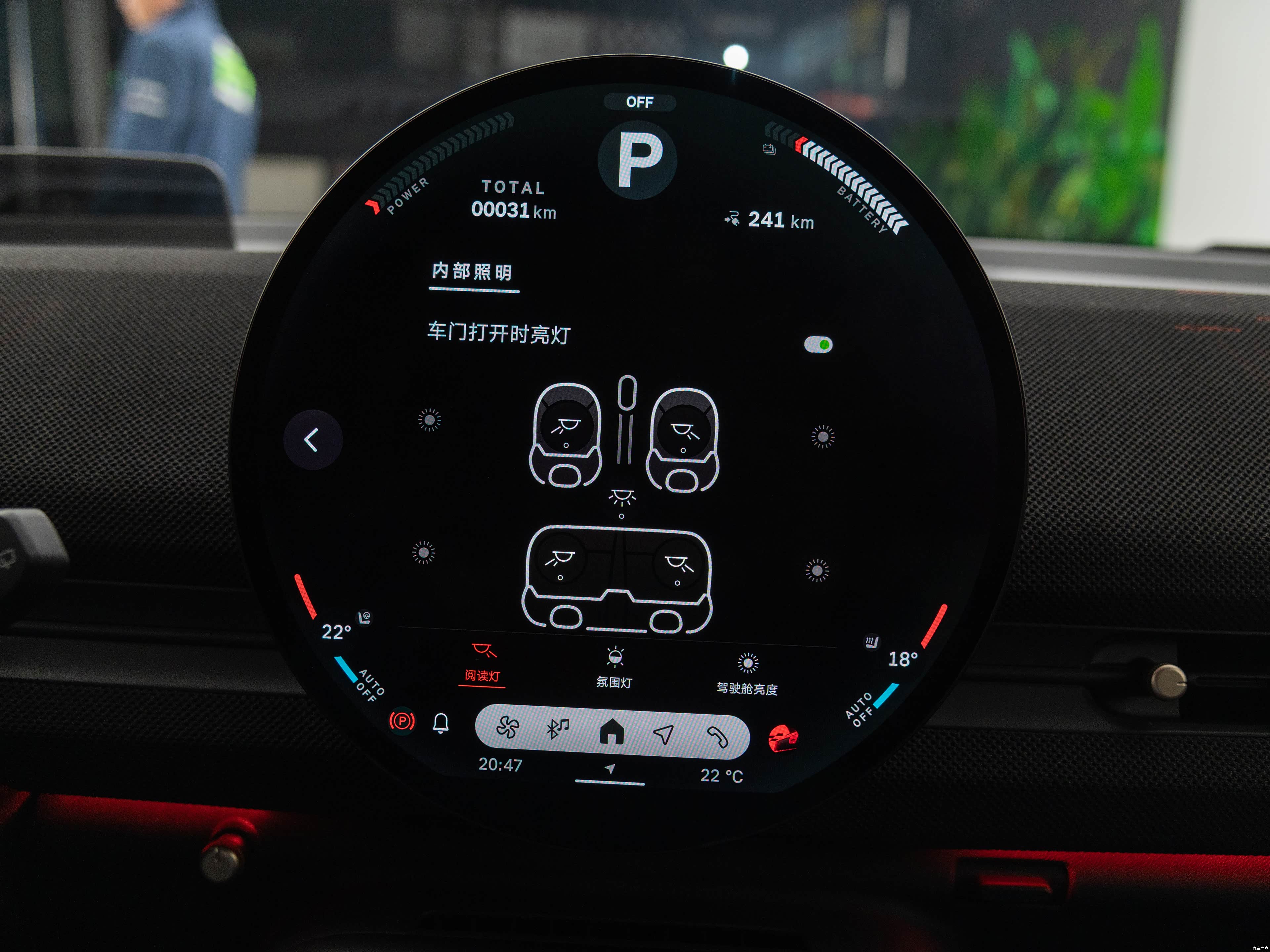1270x952 pixels.
Task: Open navigation with the arrow icon
Action: coord(663,734)
